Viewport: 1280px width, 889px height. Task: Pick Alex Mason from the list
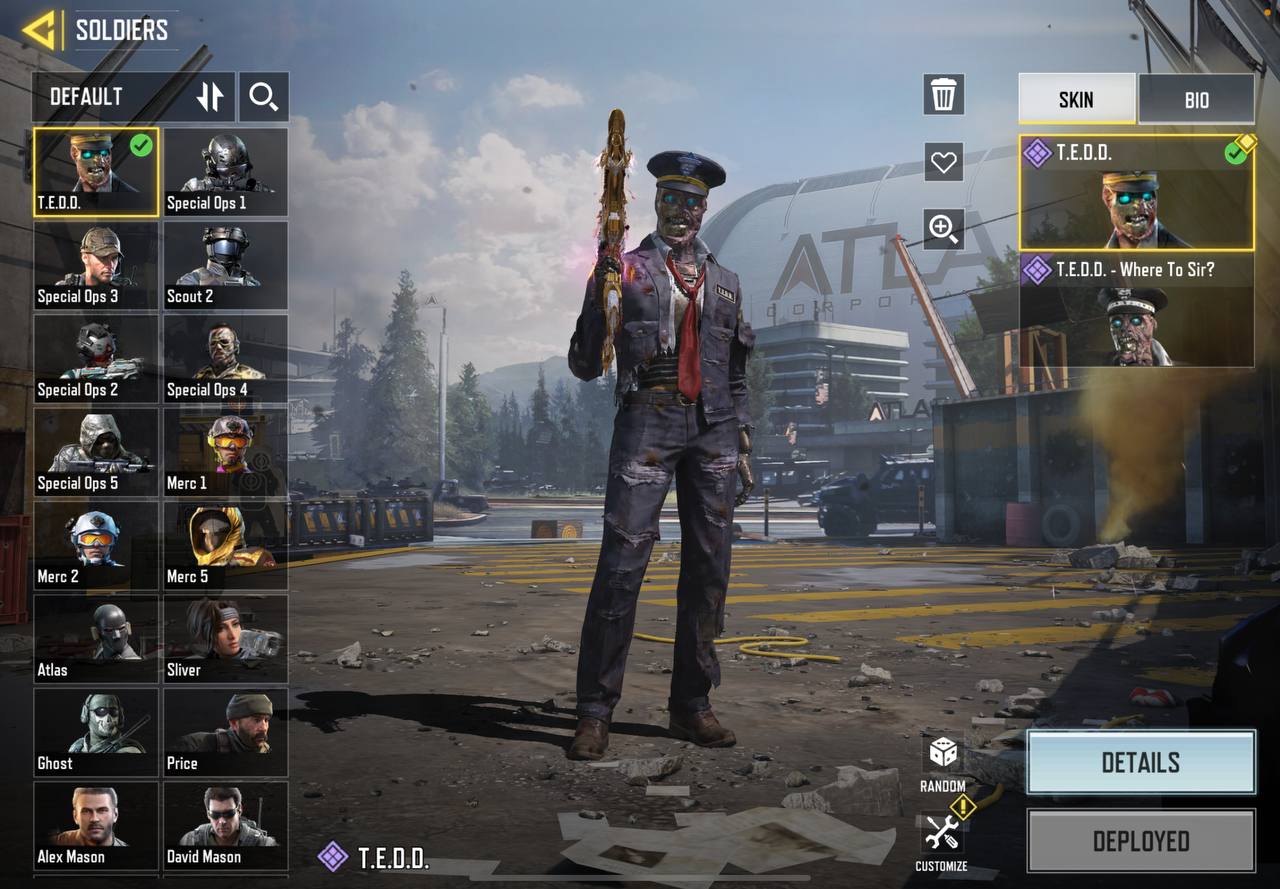pyautogui.click(x=96, y=825)
